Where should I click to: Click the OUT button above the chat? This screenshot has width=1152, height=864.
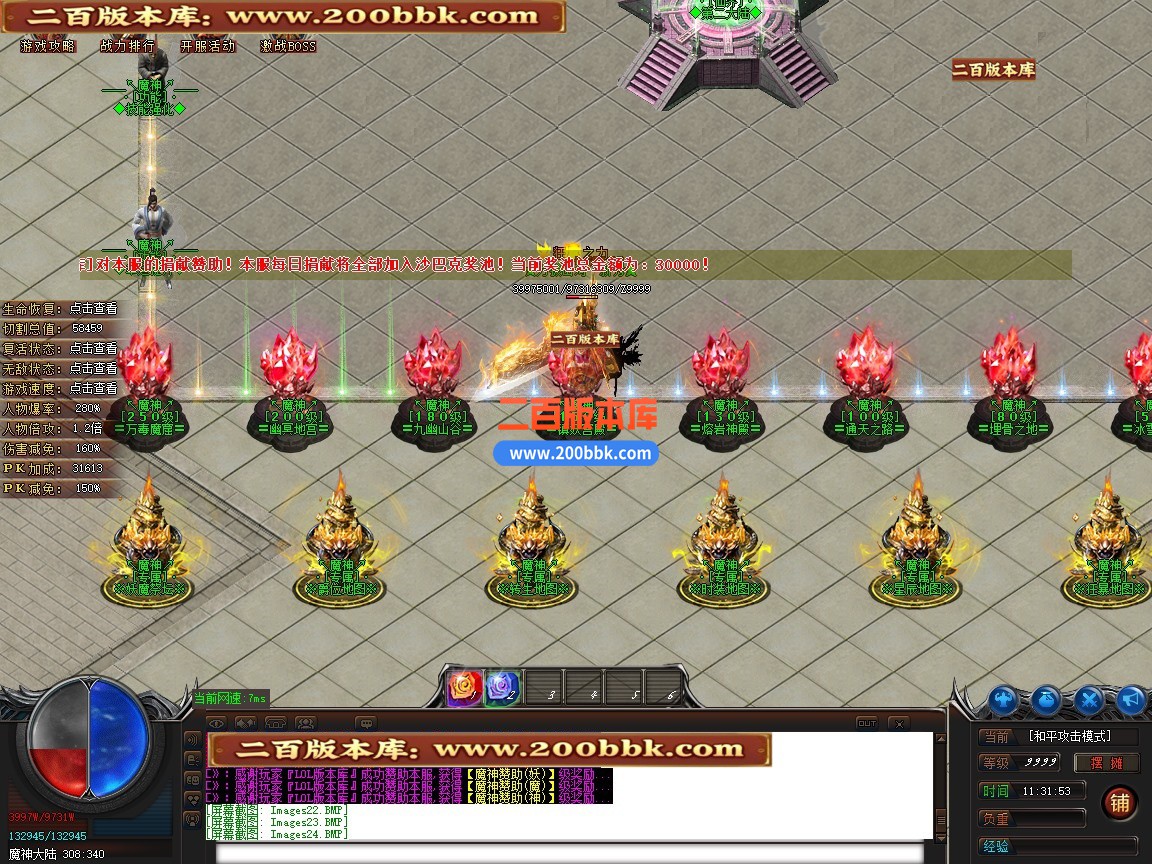tap(866, 723)
